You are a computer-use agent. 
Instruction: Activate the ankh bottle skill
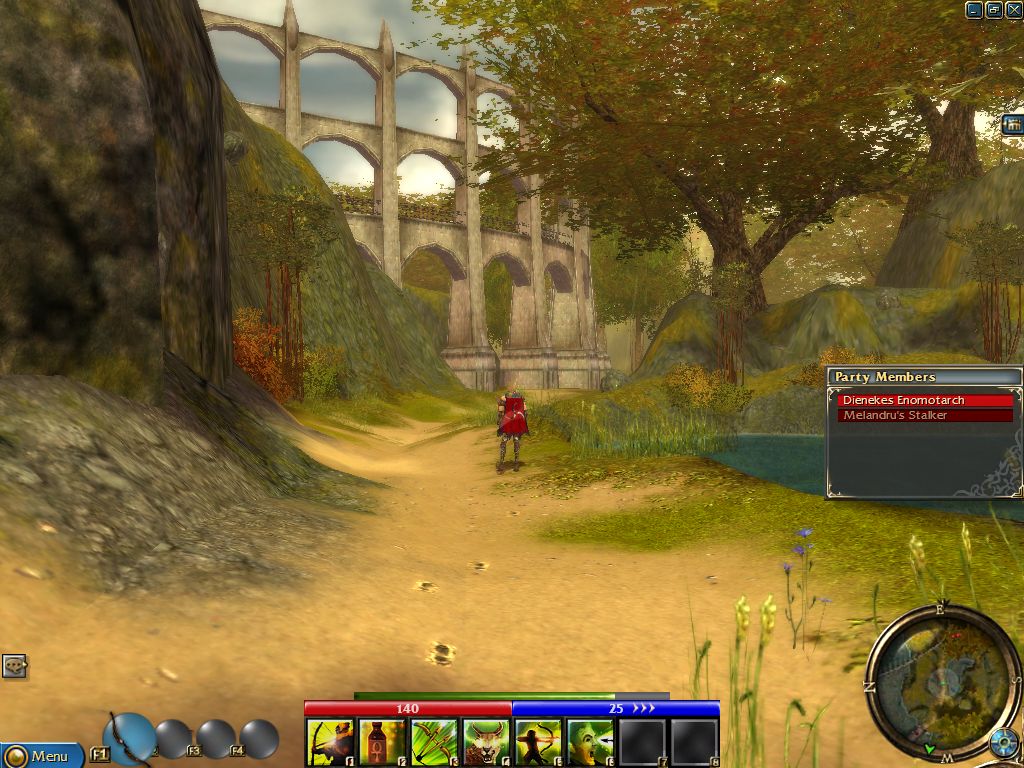(x=383, y=743)
